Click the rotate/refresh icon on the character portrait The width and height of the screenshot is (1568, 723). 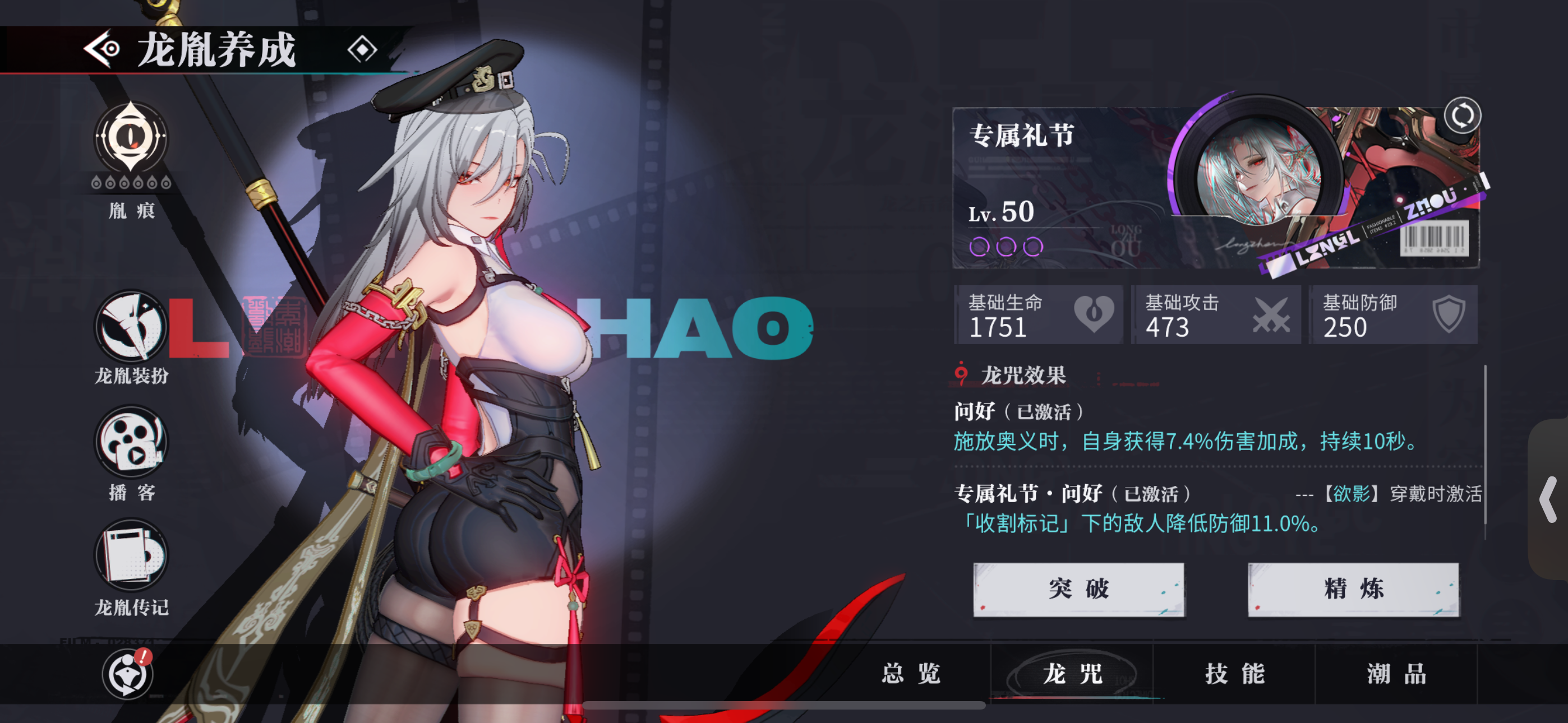coord(1464,115)
